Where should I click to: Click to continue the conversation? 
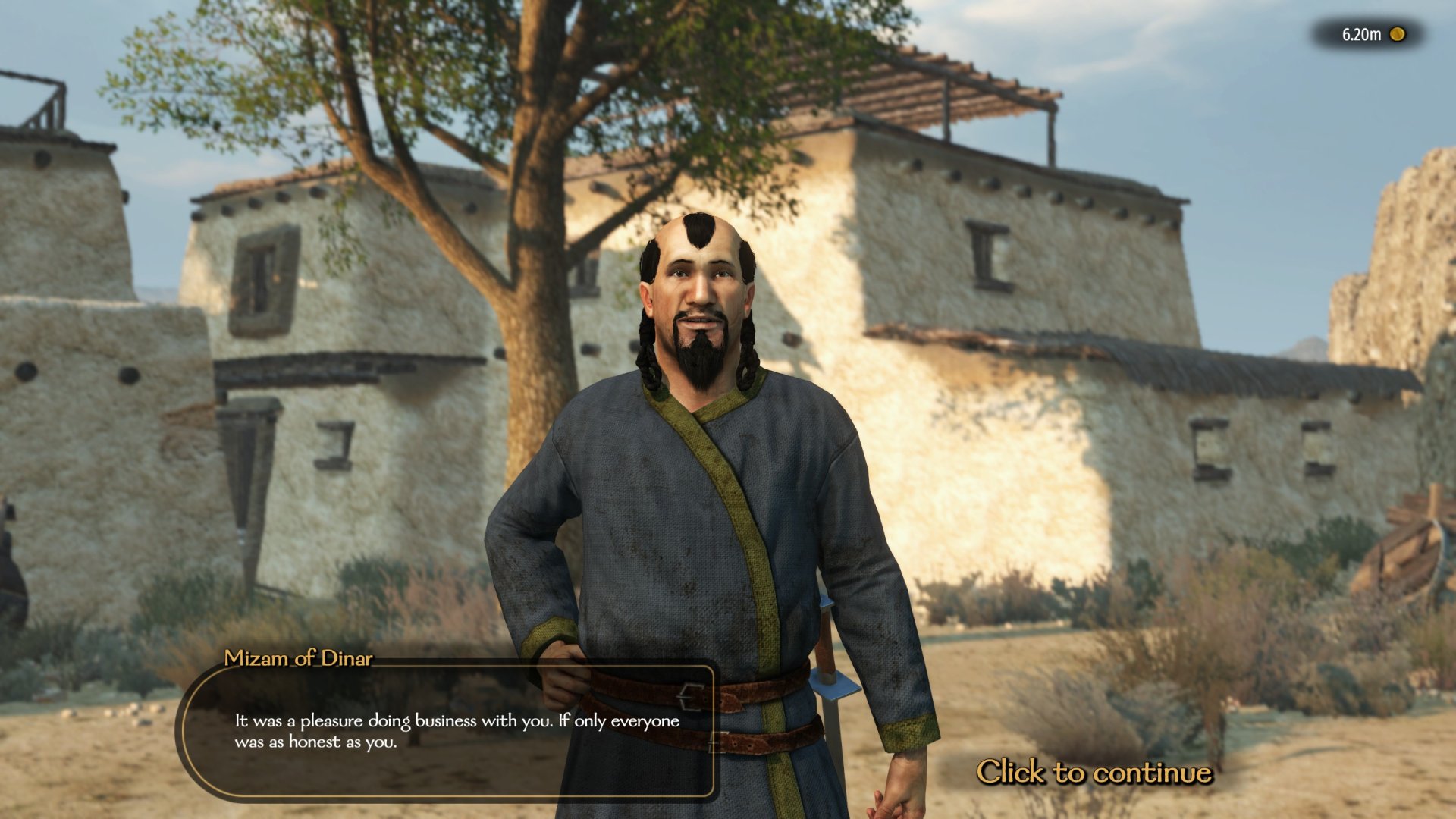click(x=1093, y=772)
